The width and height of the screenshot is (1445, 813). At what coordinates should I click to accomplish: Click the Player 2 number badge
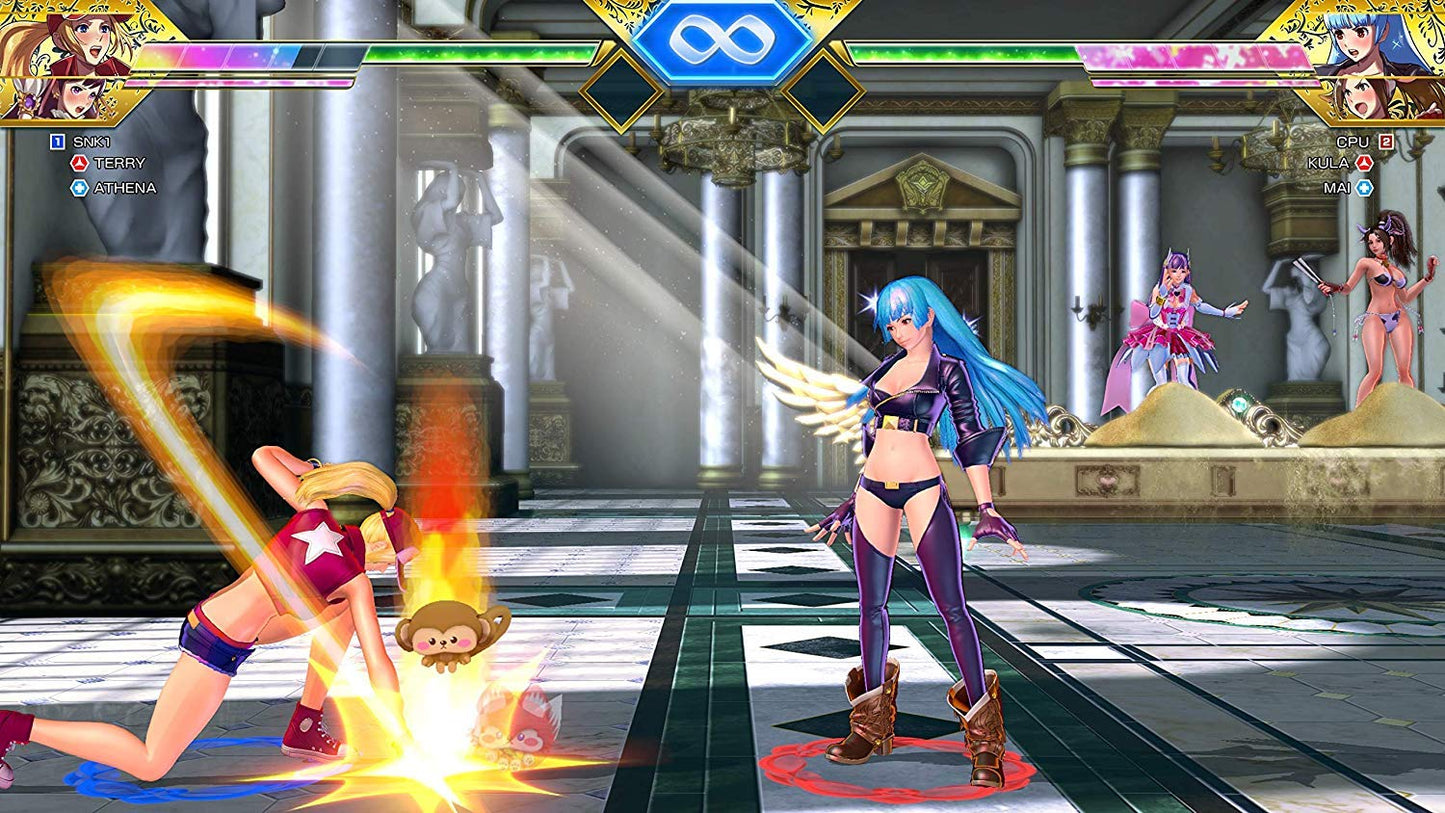coord(1386,142)
